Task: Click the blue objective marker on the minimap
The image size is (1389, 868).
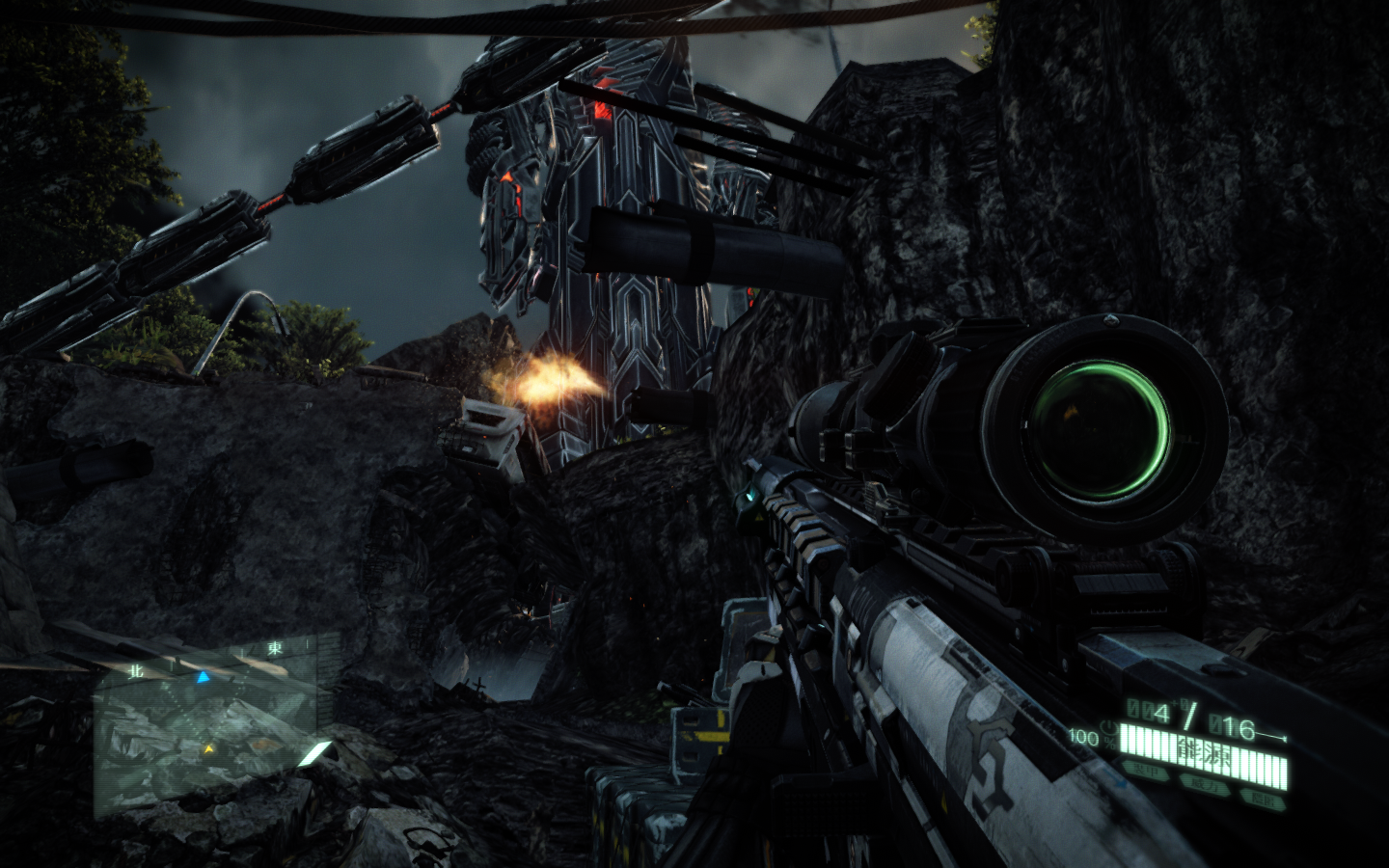Action: pyautogui.click(x=203, y=677)
